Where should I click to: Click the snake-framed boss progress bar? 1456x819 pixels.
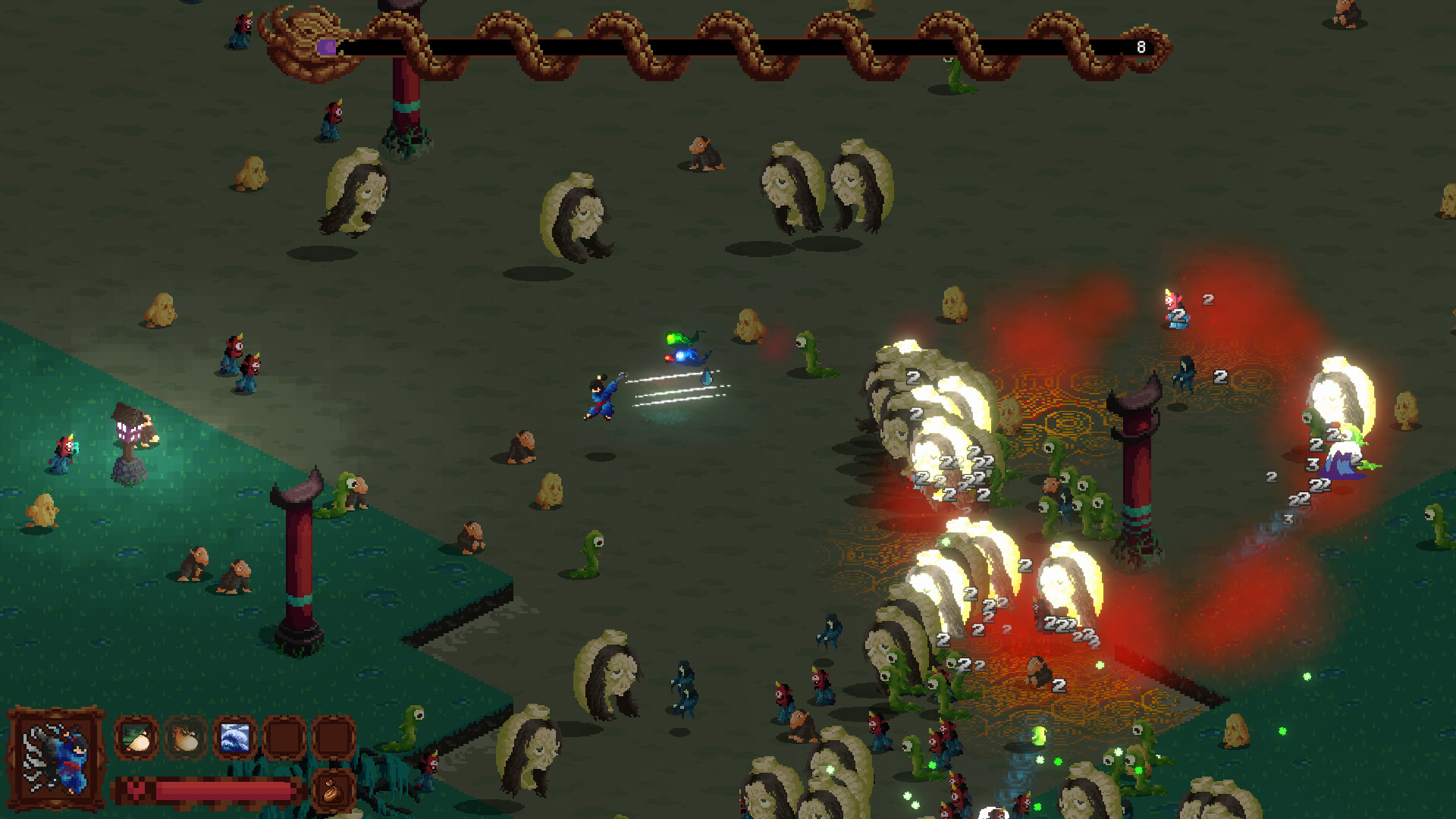click(x=720, y=45)
